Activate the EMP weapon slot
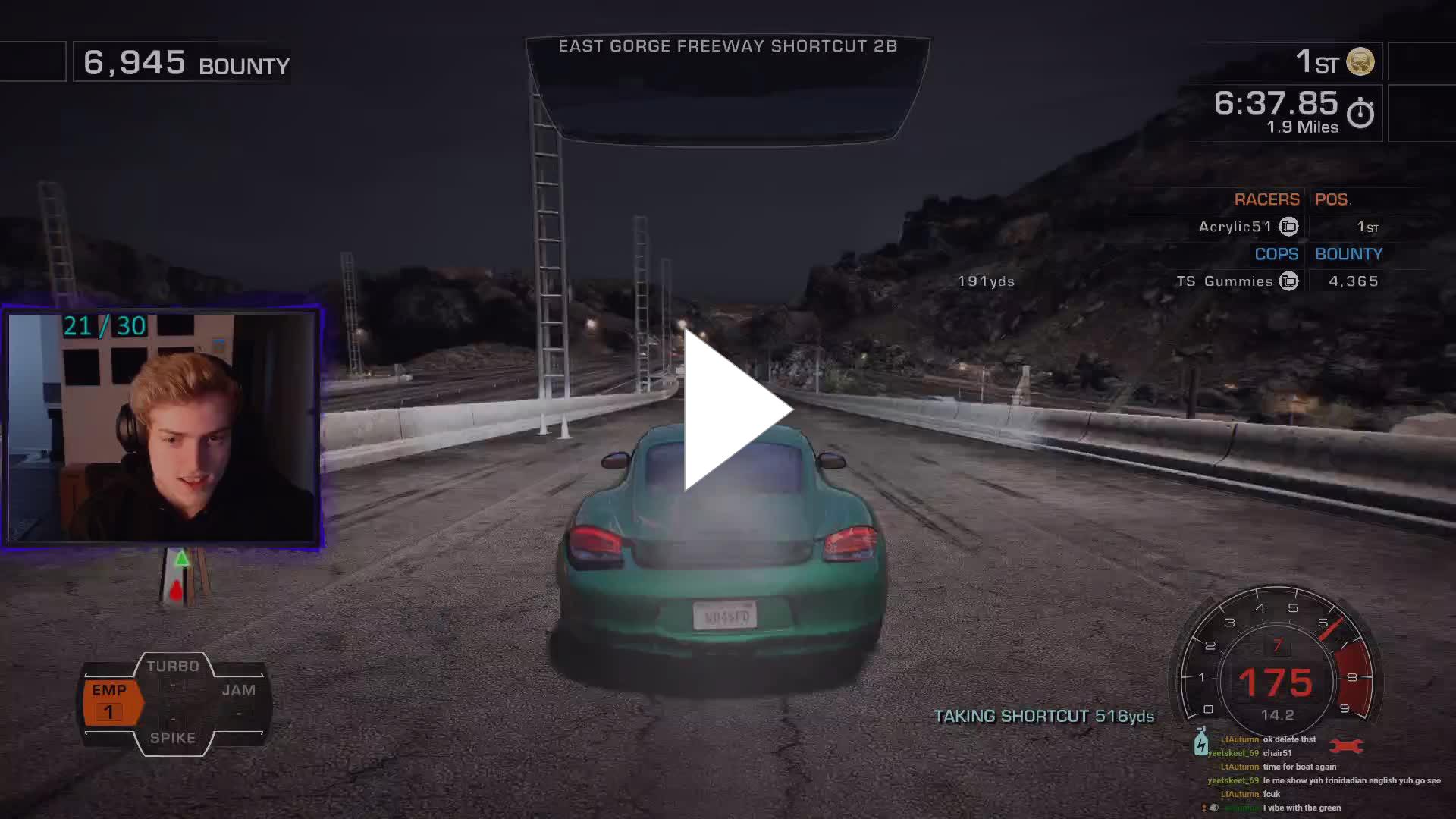Image resolution: width=1456 pixels, height=819 pixels. click(111, 701)
